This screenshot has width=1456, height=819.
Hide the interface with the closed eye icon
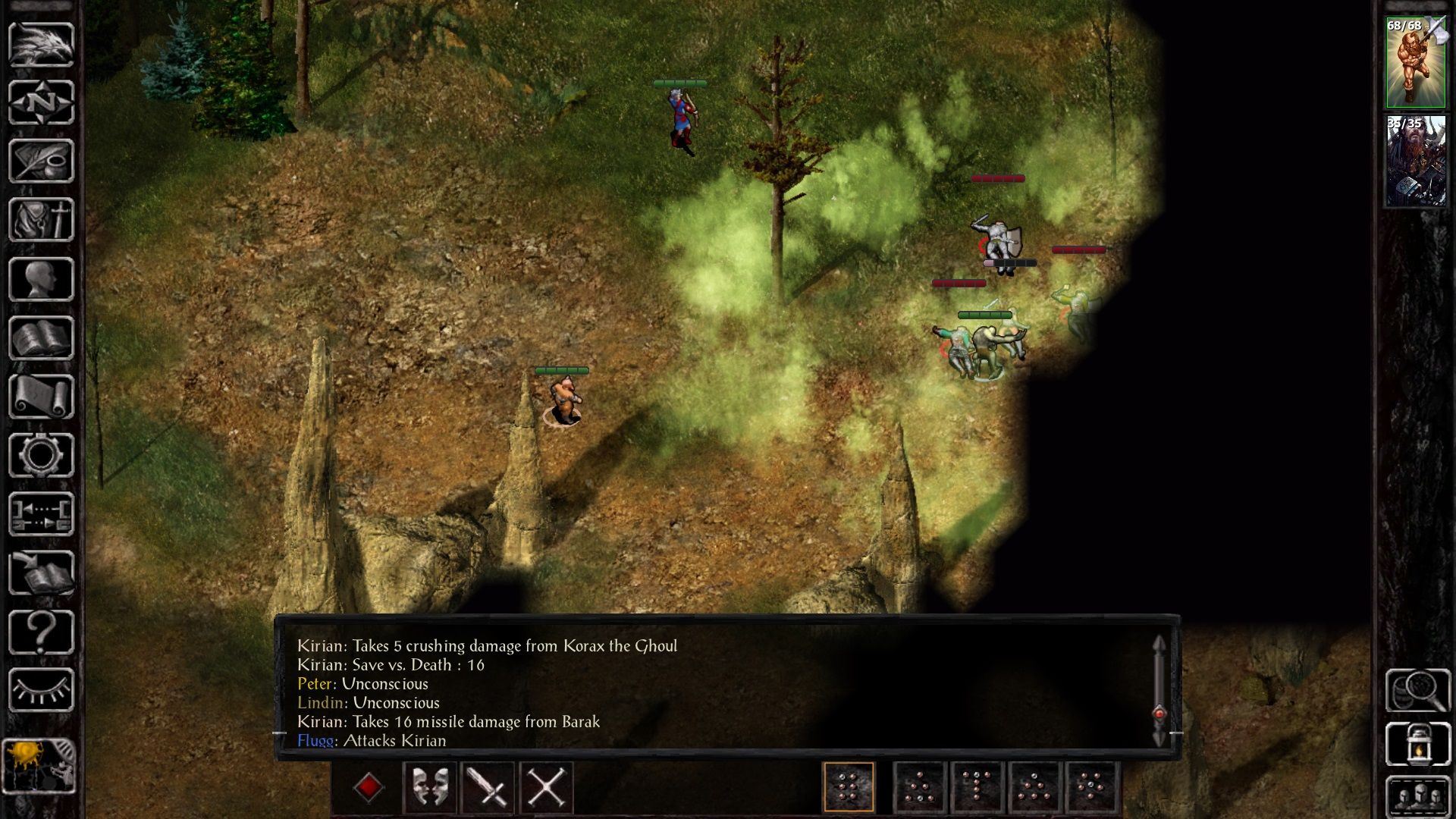click(41, 690)
